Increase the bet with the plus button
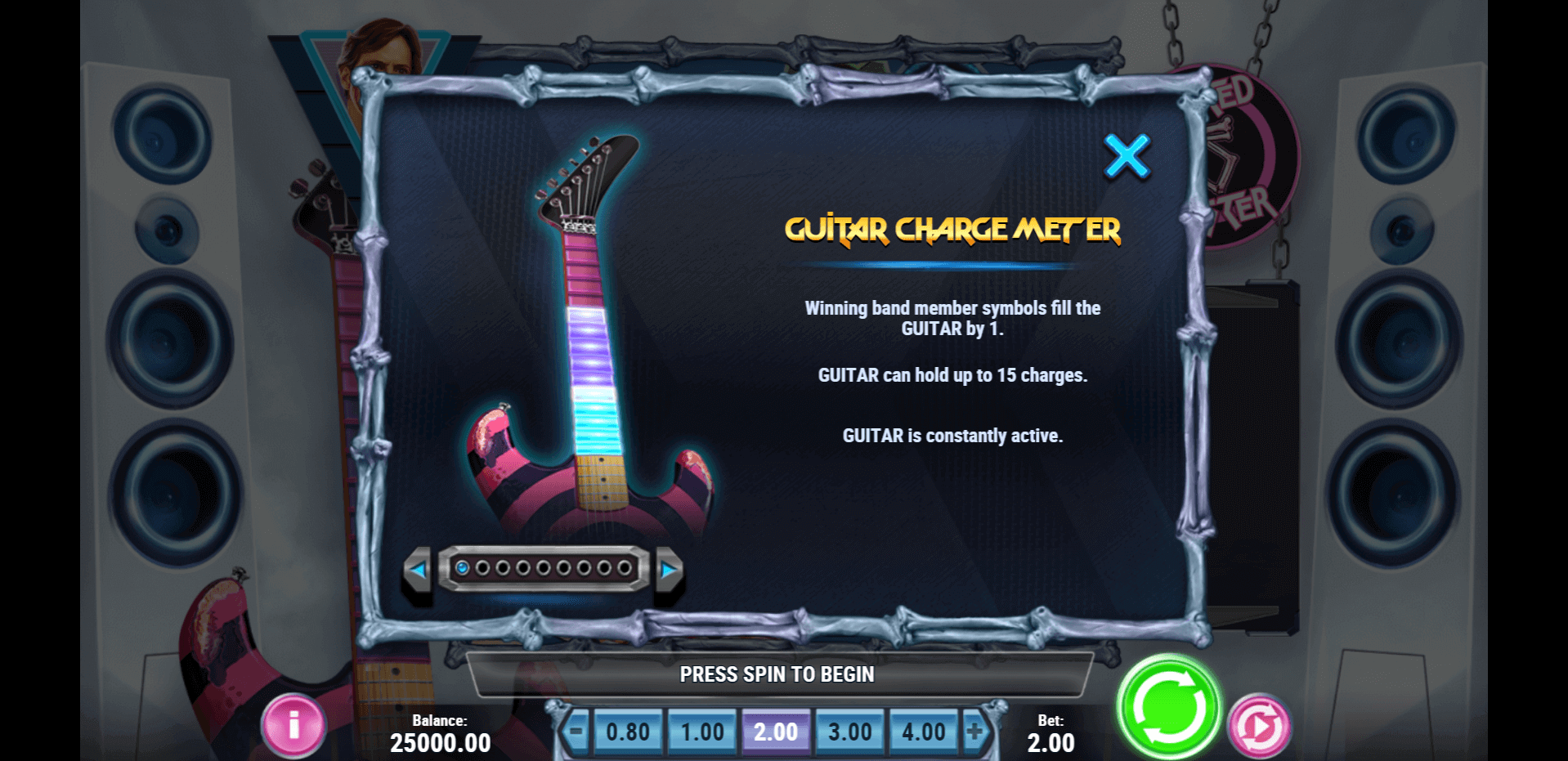This screenshot has width=1568, height=761. click(974, 731)
